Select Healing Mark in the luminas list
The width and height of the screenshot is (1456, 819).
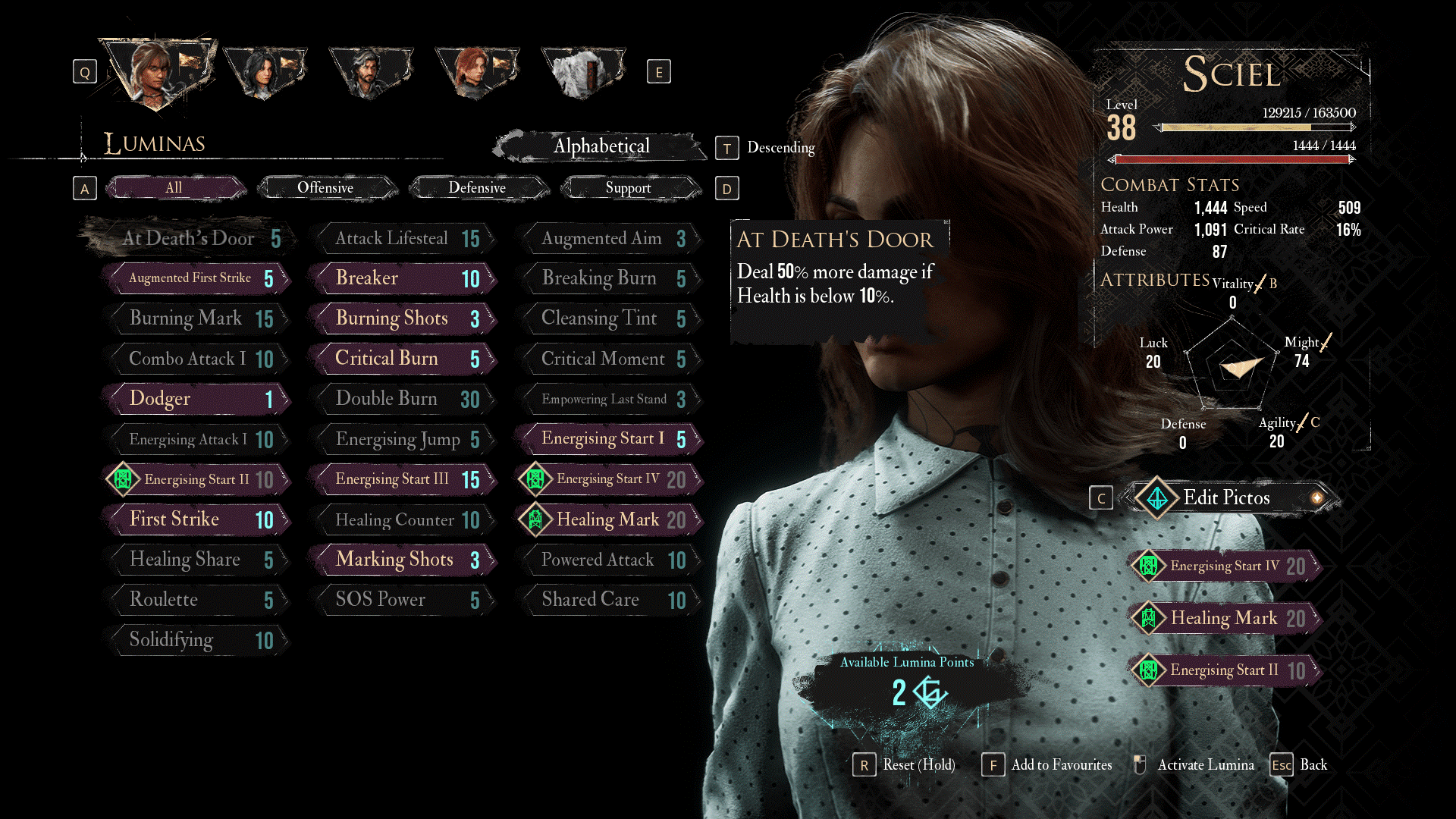tap(610, 519)
